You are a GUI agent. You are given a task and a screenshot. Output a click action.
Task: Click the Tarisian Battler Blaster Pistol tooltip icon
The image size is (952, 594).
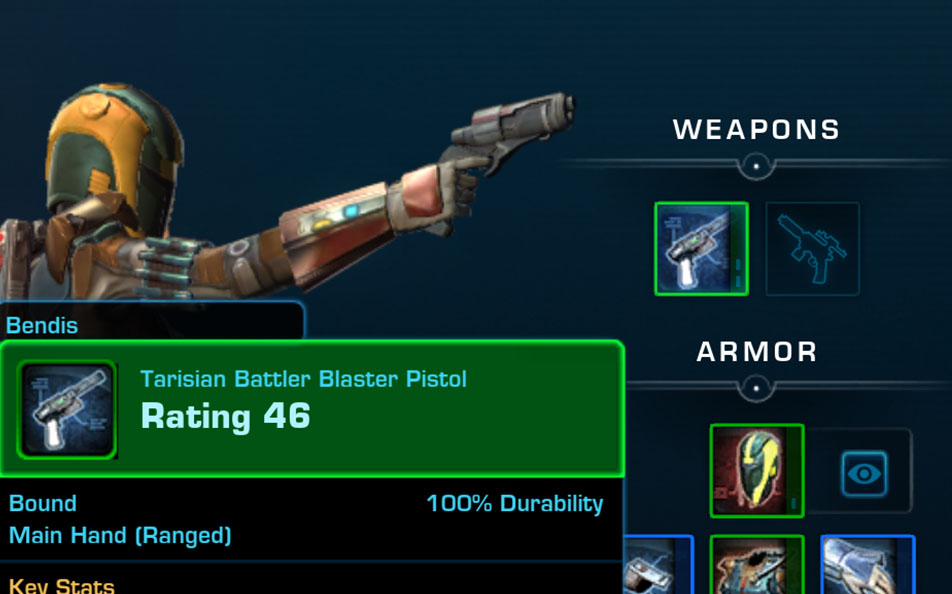(68, 410)
